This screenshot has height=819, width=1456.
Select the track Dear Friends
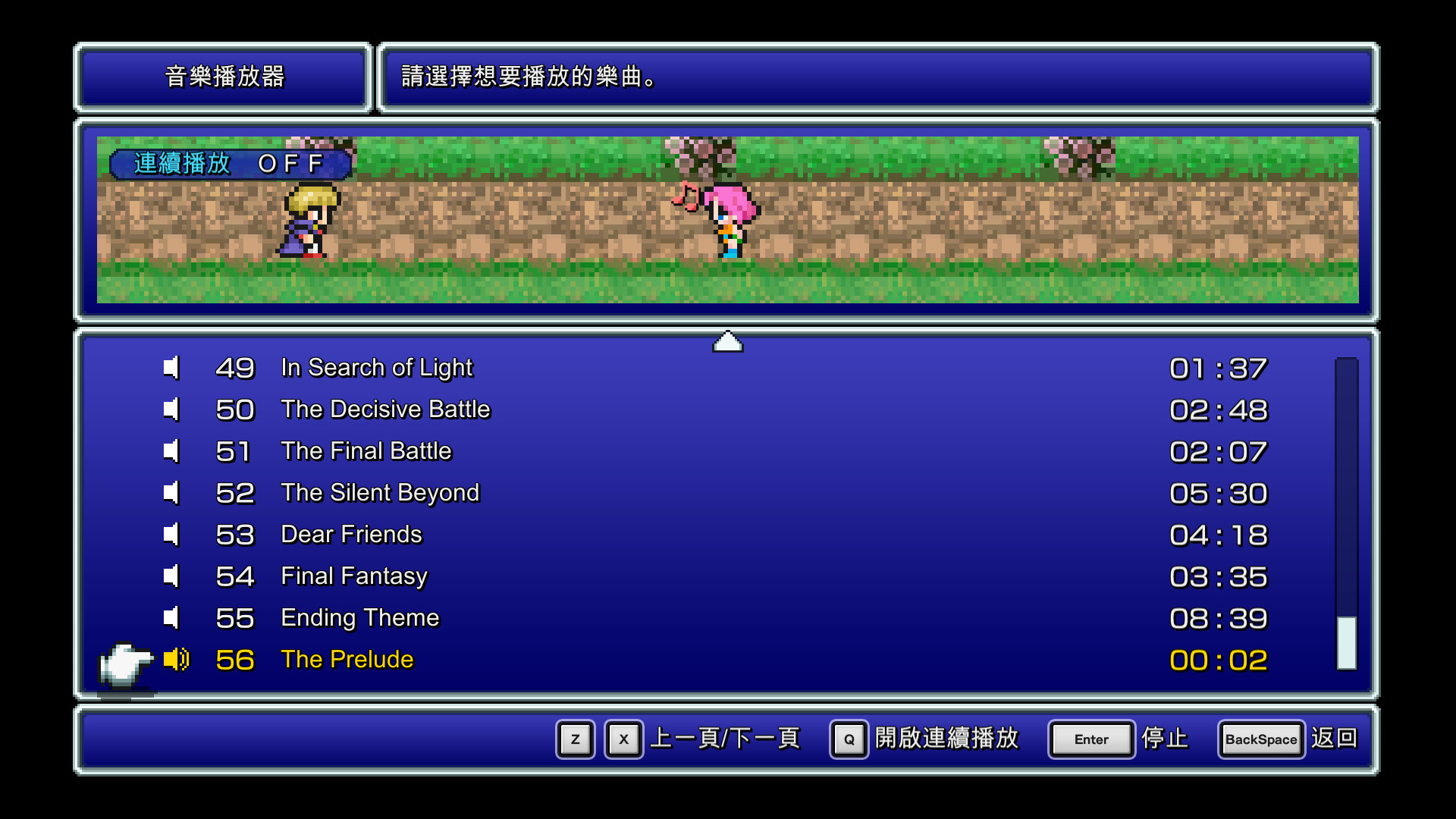tap(351, 535)
